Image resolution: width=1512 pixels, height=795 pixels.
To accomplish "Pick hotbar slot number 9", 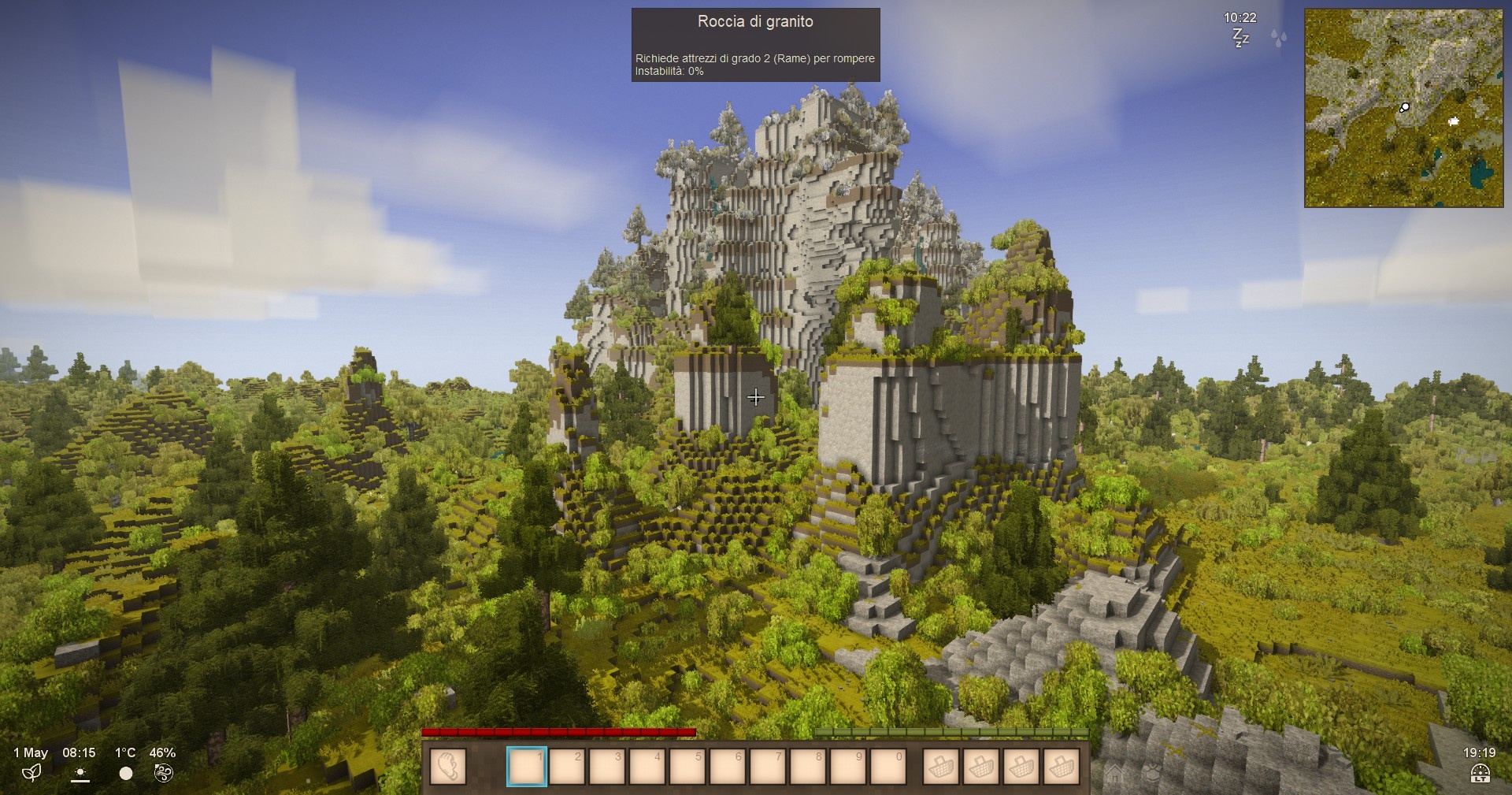I will coord(848,767).
